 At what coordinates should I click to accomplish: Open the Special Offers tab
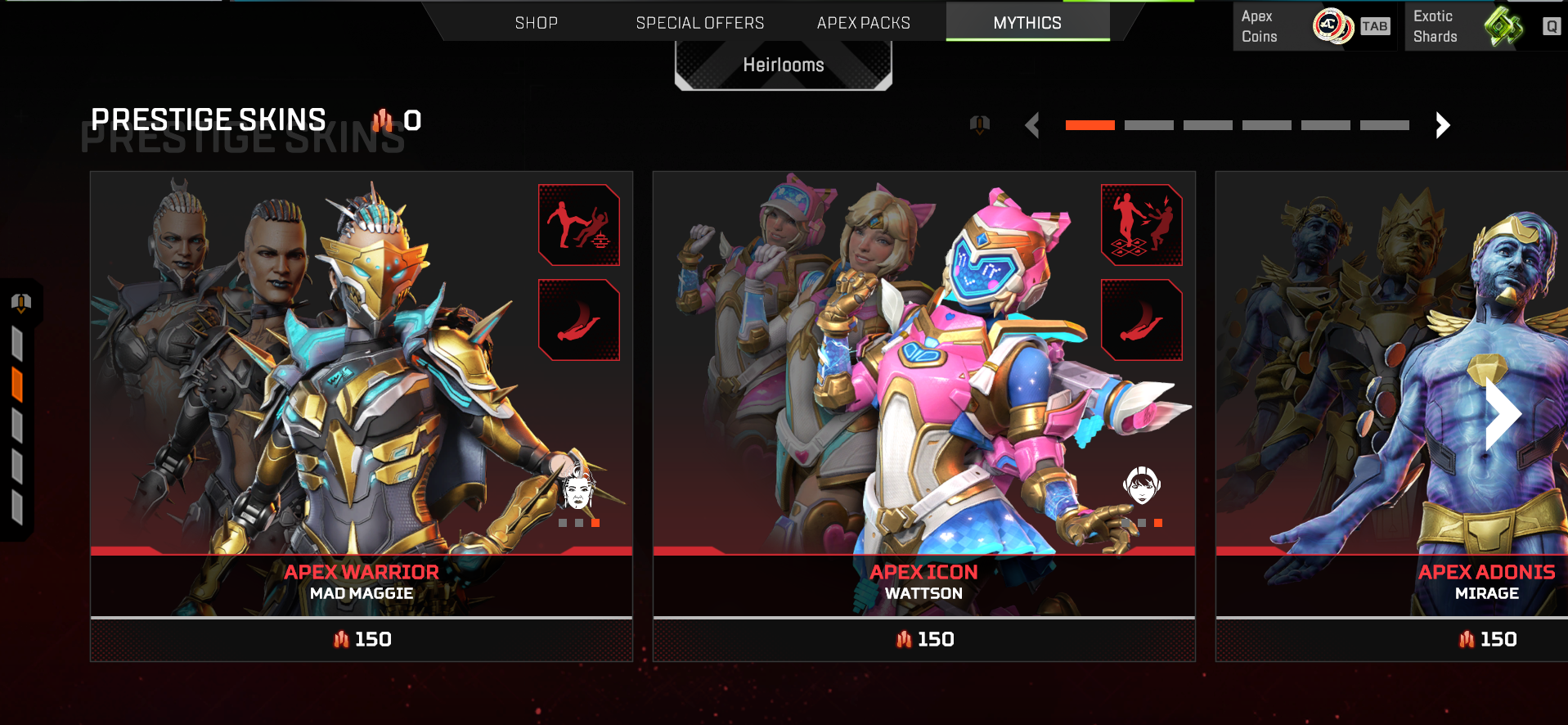point(700,22)
